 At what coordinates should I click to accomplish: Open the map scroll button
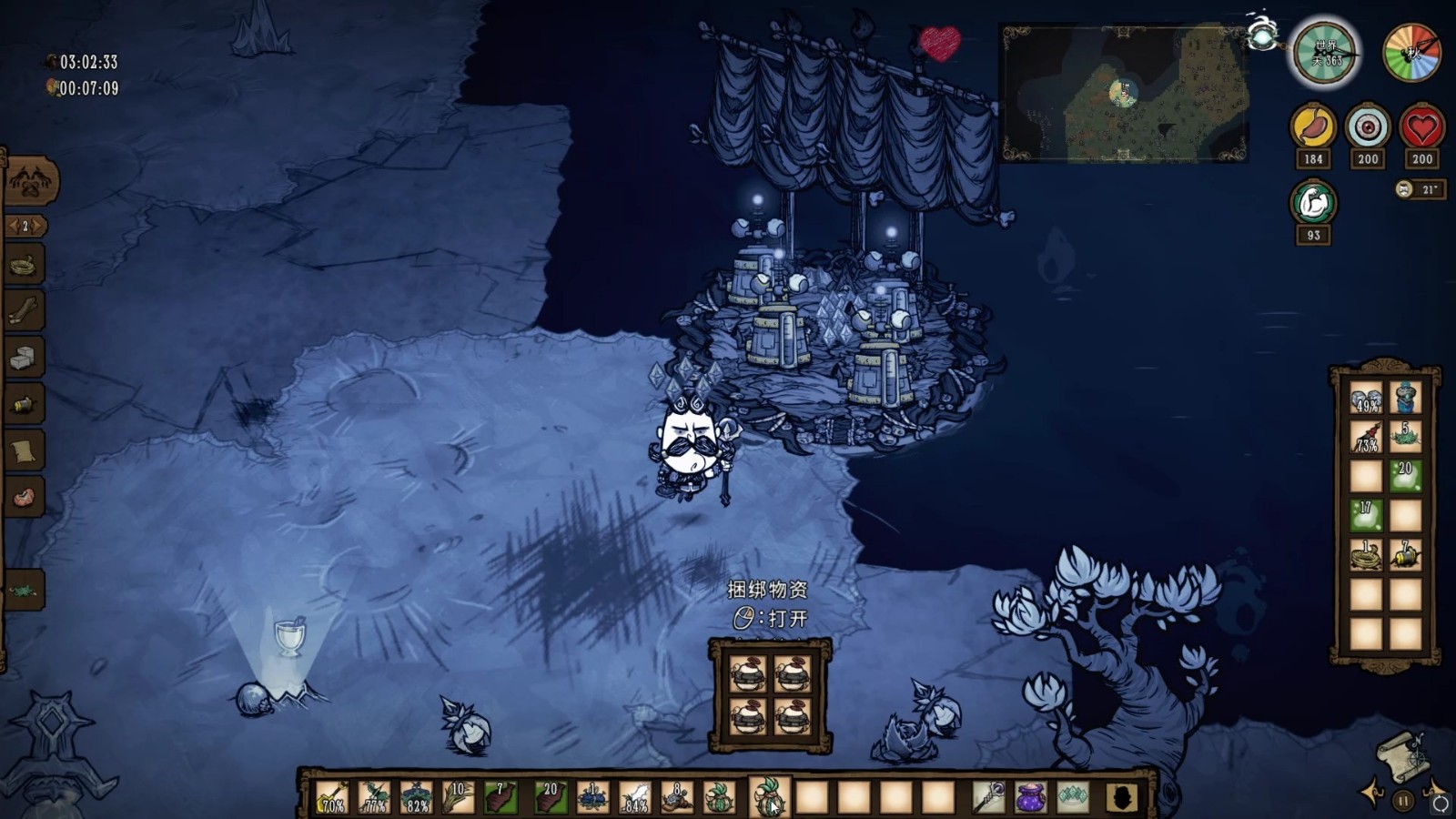click(x=1405, y=755)
